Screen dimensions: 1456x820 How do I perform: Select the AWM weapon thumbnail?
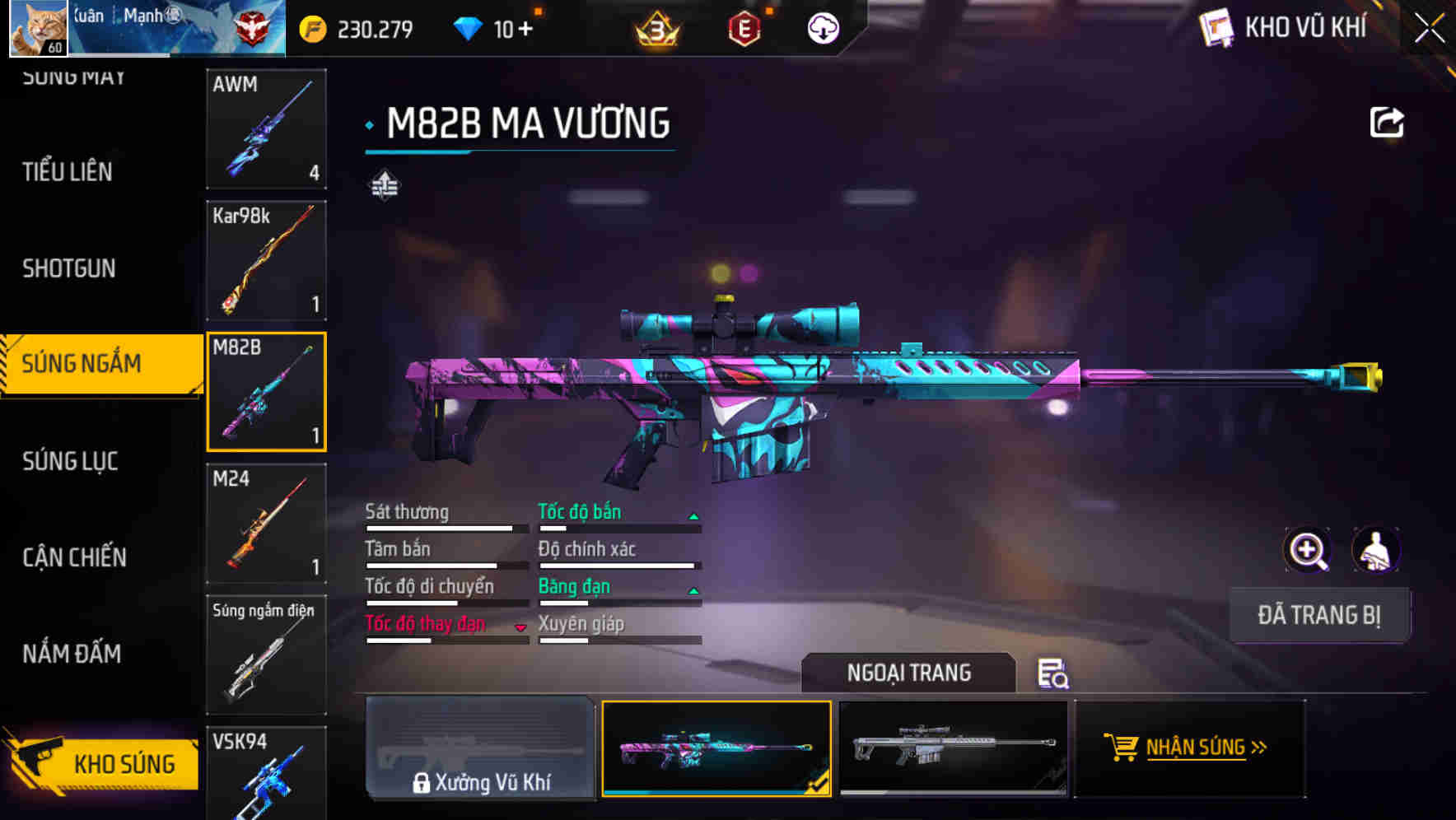pyautogui.click(x=266, y=129)
